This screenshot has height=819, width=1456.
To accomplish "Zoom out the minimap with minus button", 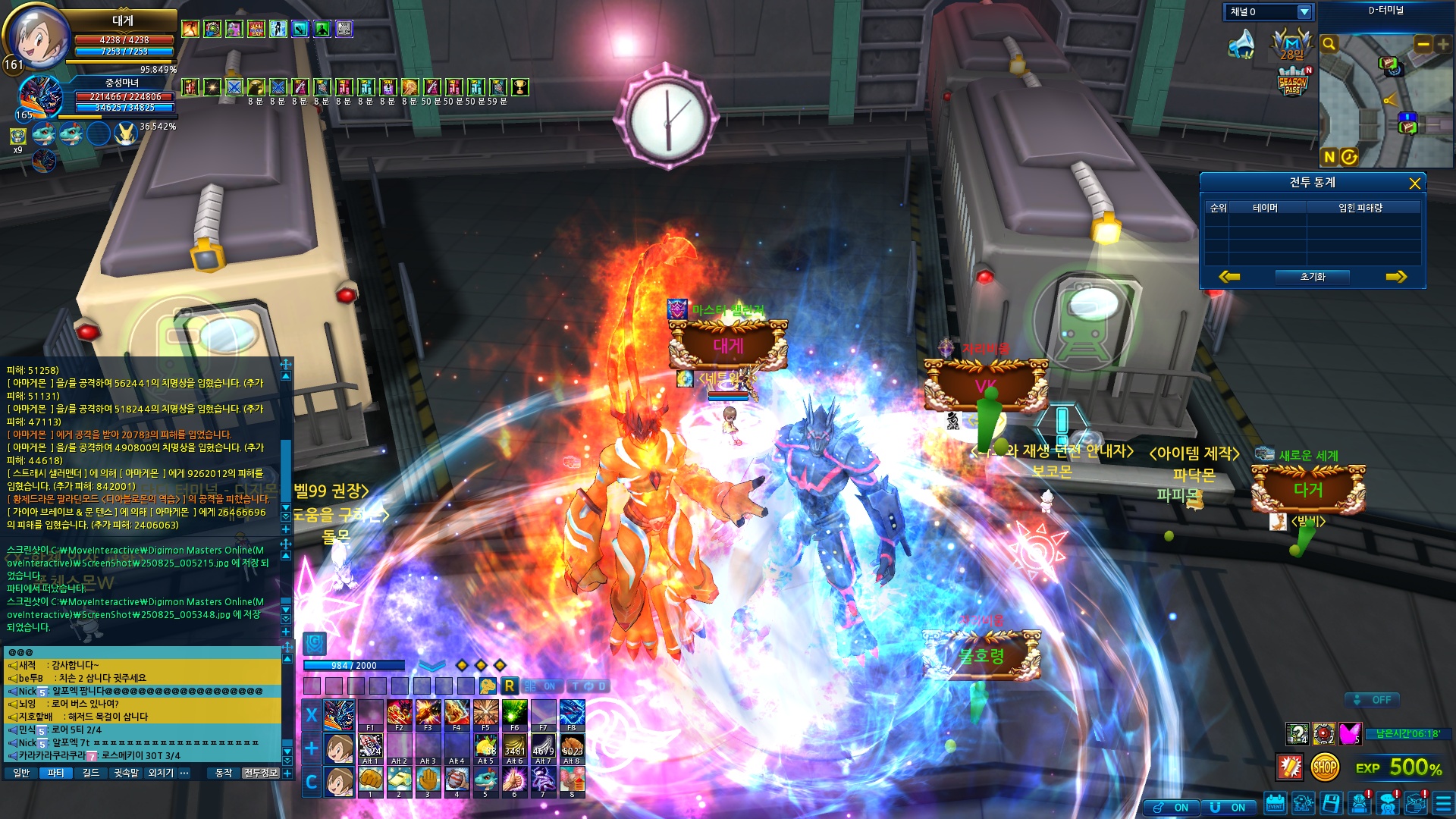I will [1423, 45].
